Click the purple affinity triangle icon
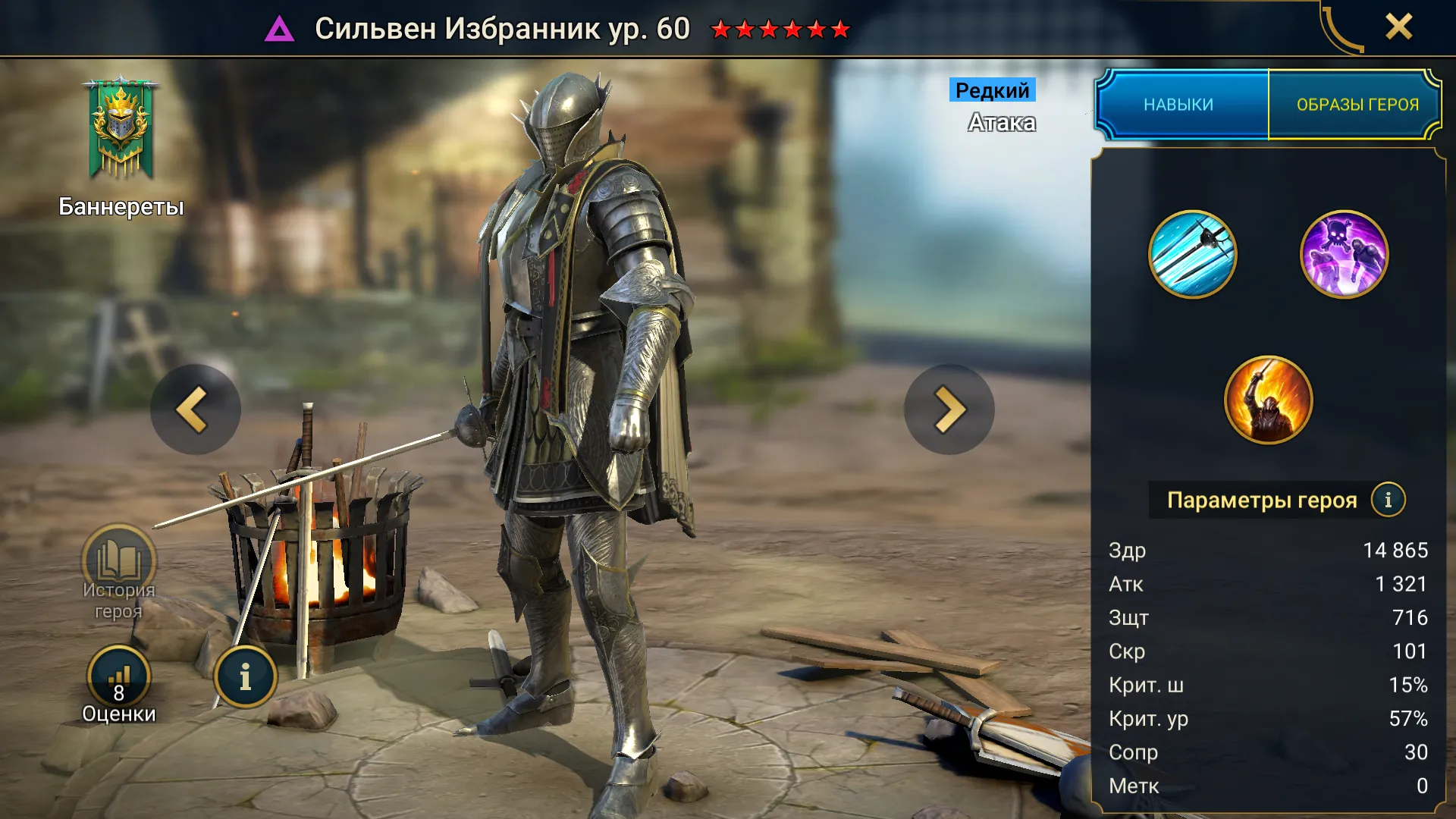The image size is (1456, 819). coord(279,30)
